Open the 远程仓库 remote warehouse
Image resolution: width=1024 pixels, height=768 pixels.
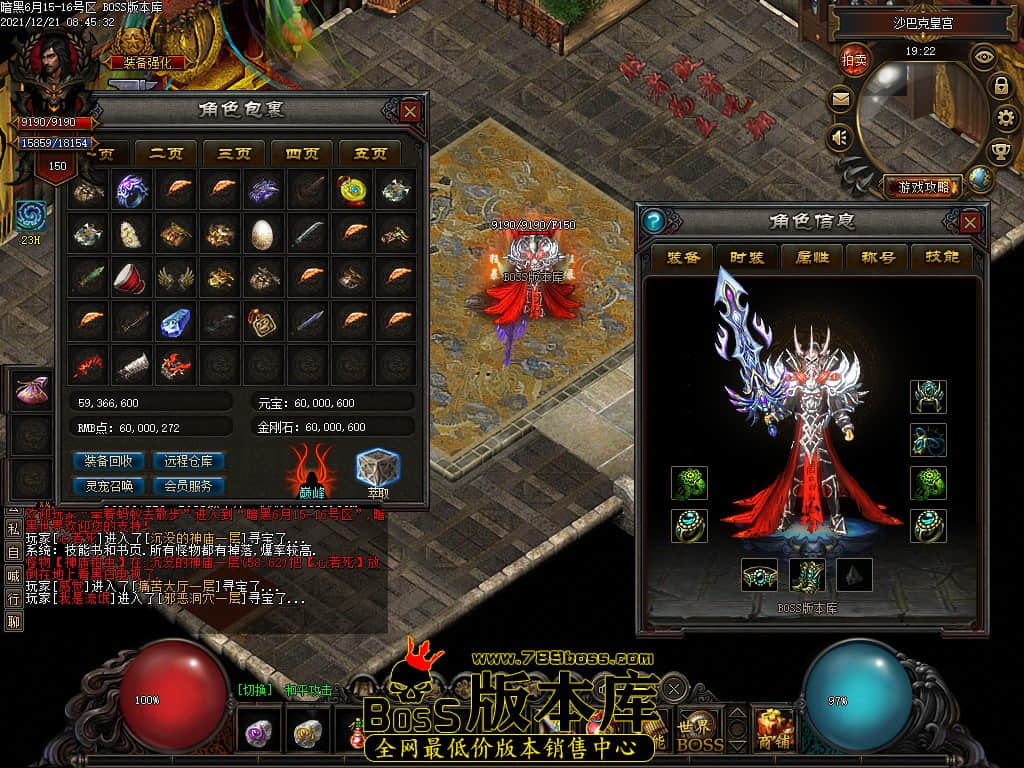coord(188,461)
